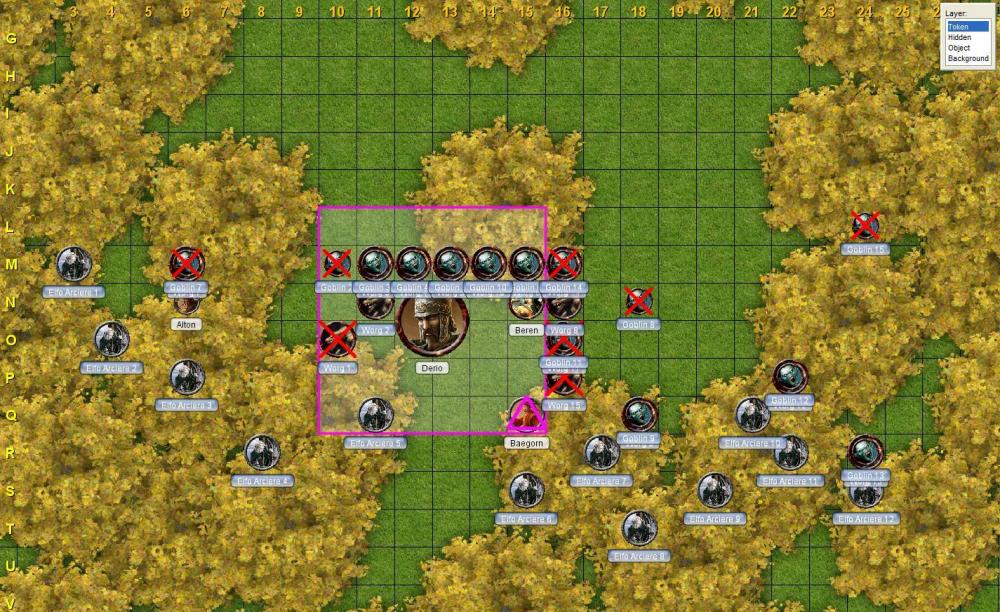Select the Elfo Arciere 6 token
The height and width of the screenshot is (612, 1000).
coord(527,490)
